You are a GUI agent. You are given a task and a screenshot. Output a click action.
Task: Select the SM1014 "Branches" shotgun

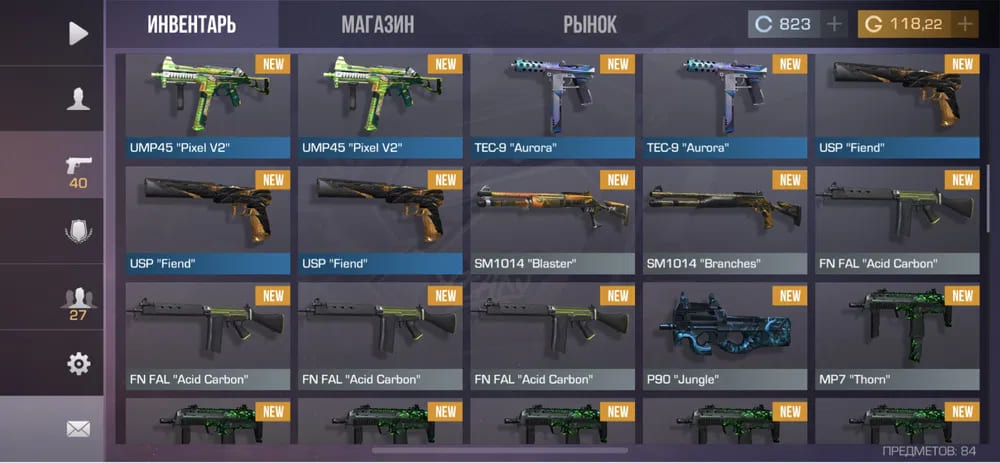coord(724,220)
